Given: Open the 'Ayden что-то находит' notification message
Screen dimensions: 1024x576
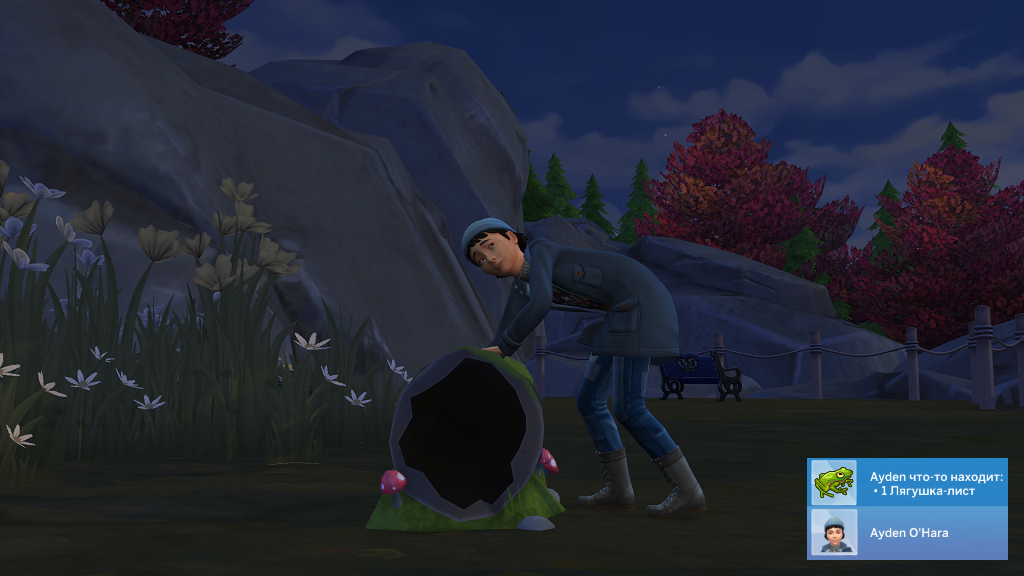Looking at the screenshot, I should [x=936, y=483].
